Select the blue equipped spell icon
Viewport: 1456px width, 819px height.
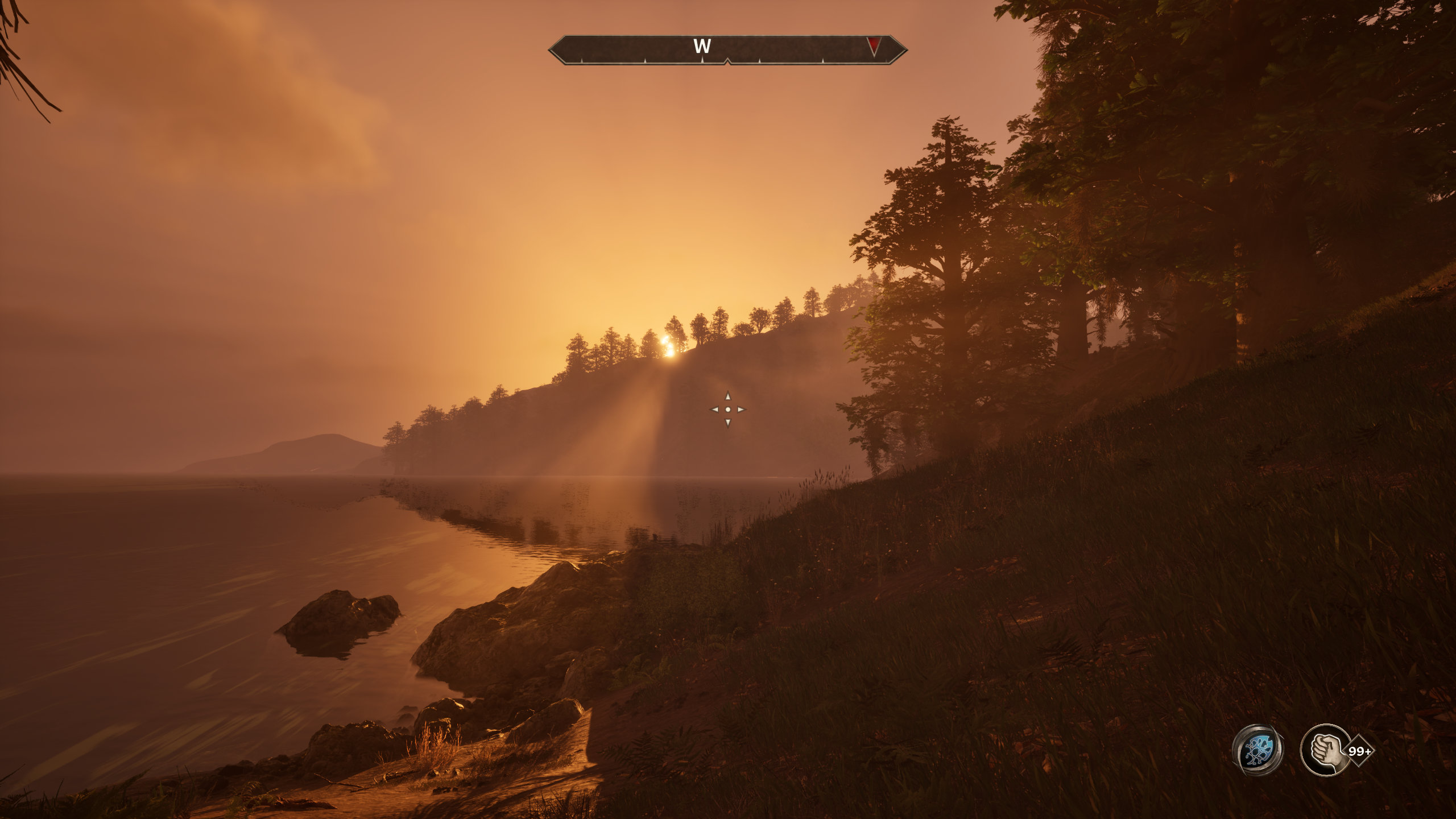(x=1258, y=750)
